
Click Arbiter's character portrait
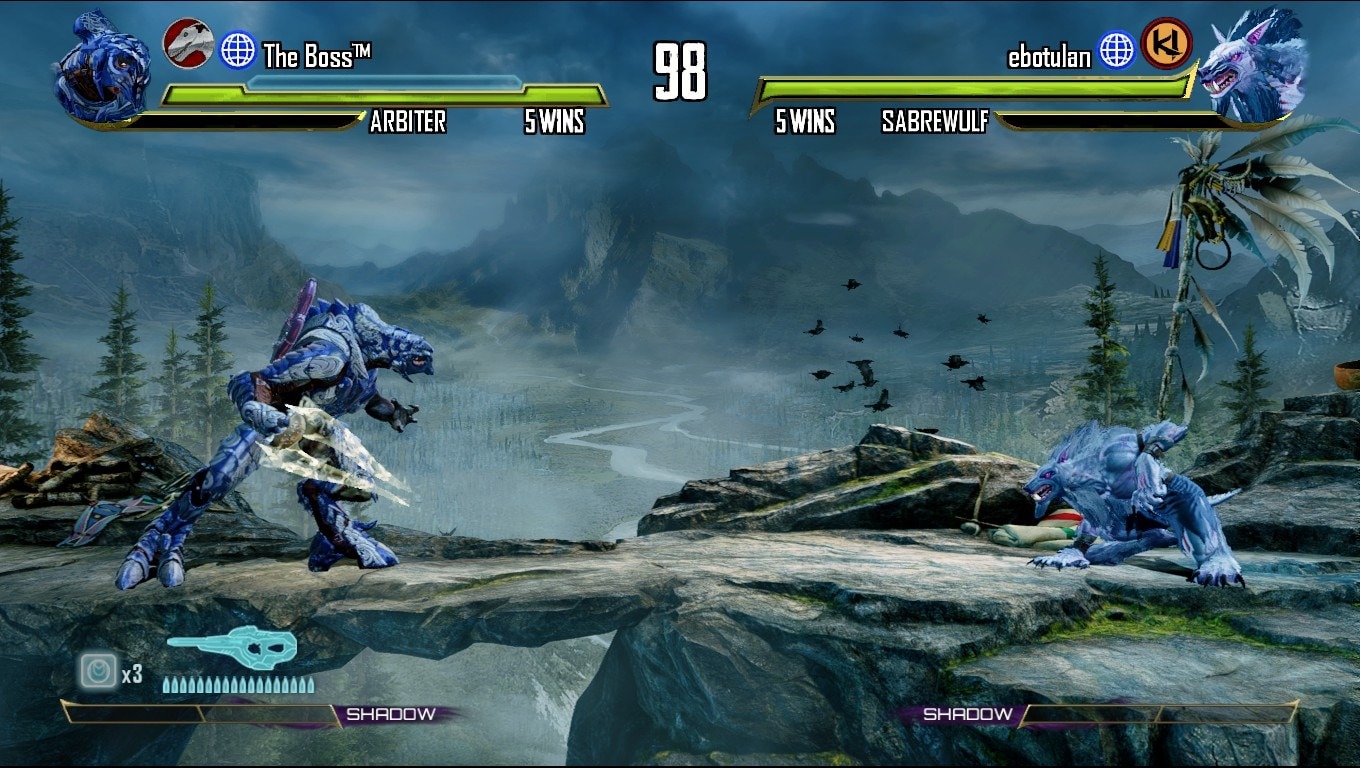102,68
